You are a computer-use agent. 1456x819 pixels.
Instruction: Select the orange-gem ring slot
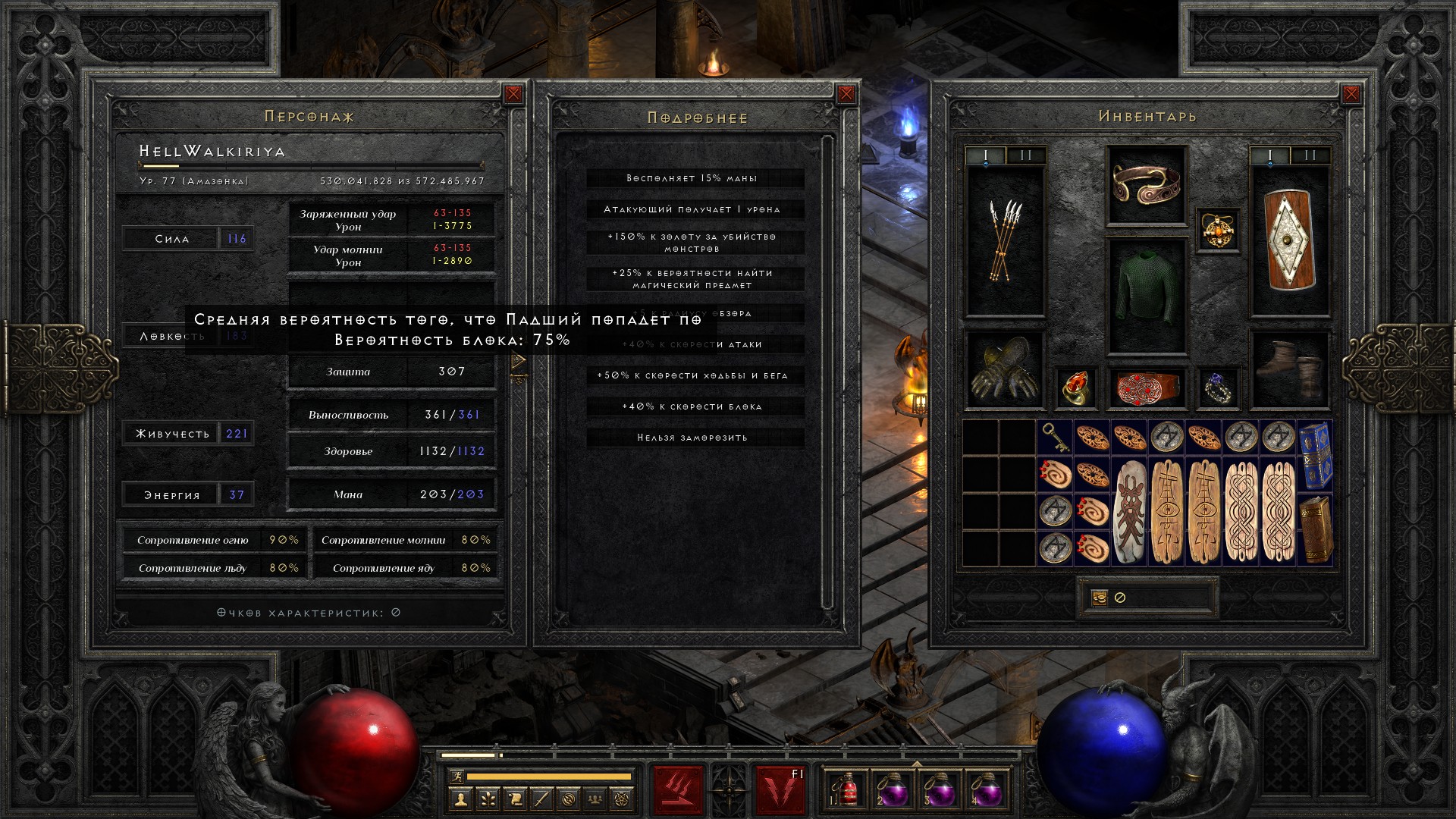click(1075, 388)
